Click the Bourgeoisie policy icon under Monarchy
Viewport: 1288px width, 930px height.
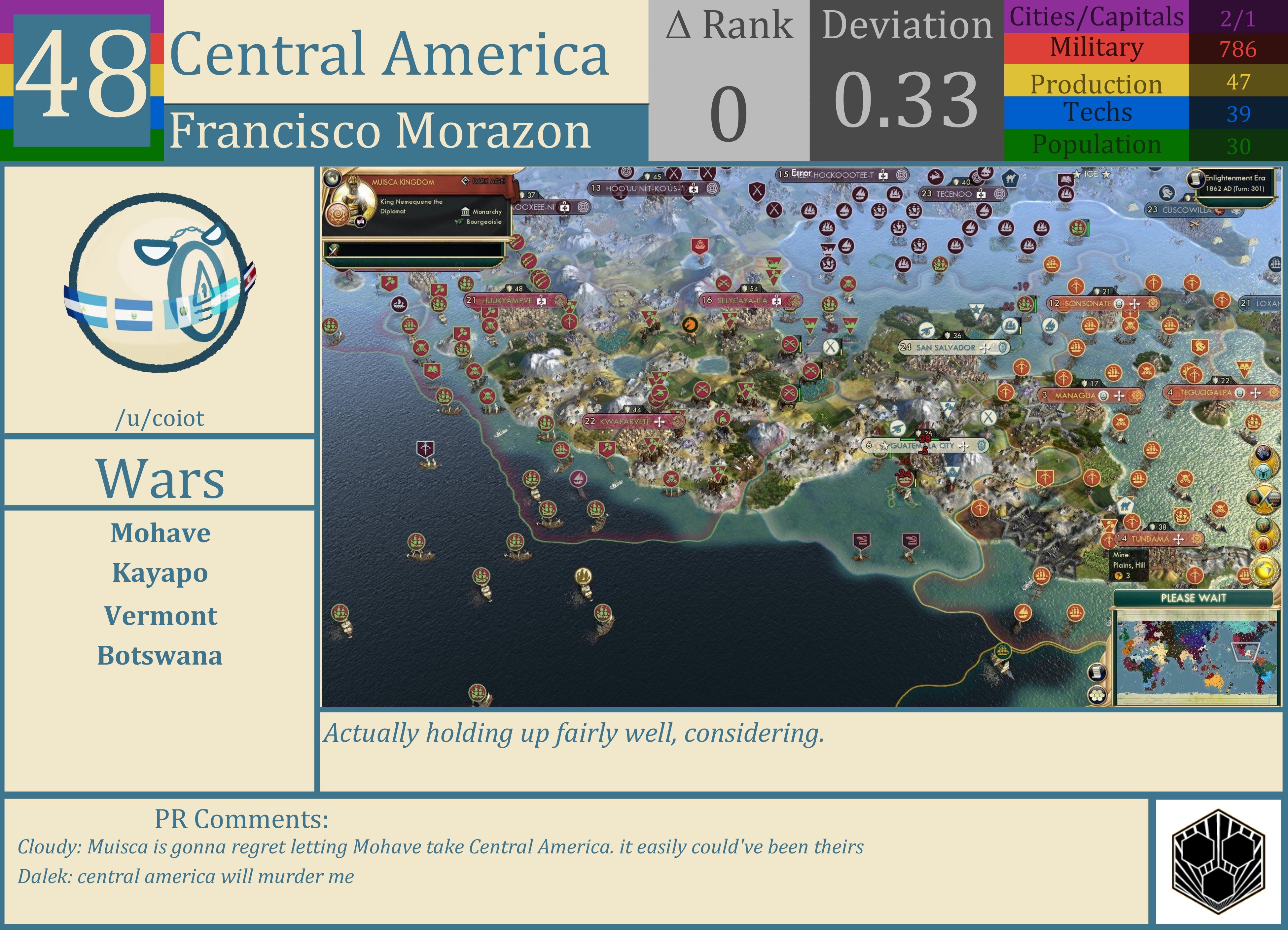point(458,223)
